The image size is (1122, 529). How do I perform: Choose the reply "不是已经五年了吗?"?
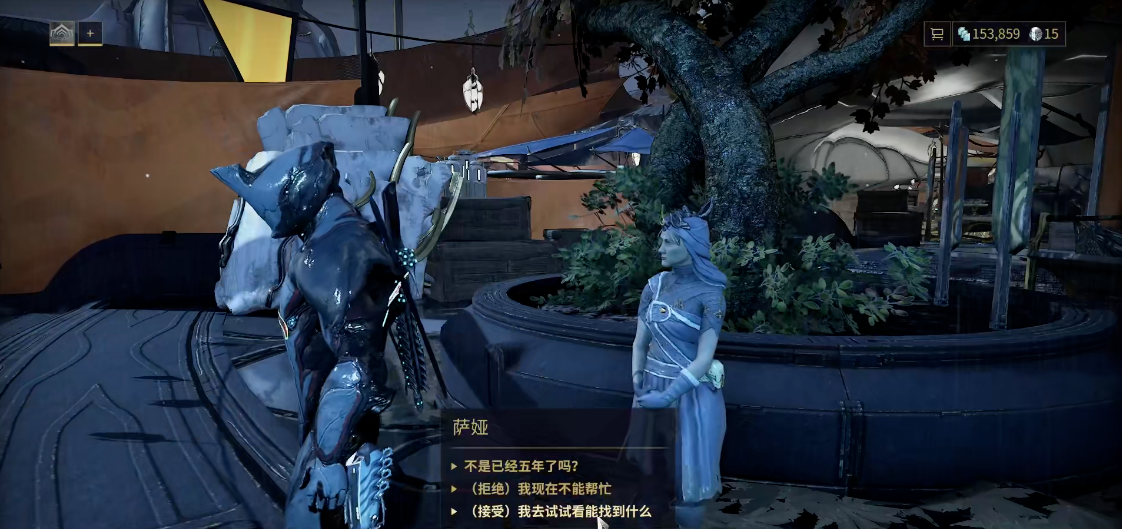pyautogui.click(x=521, y=466)
